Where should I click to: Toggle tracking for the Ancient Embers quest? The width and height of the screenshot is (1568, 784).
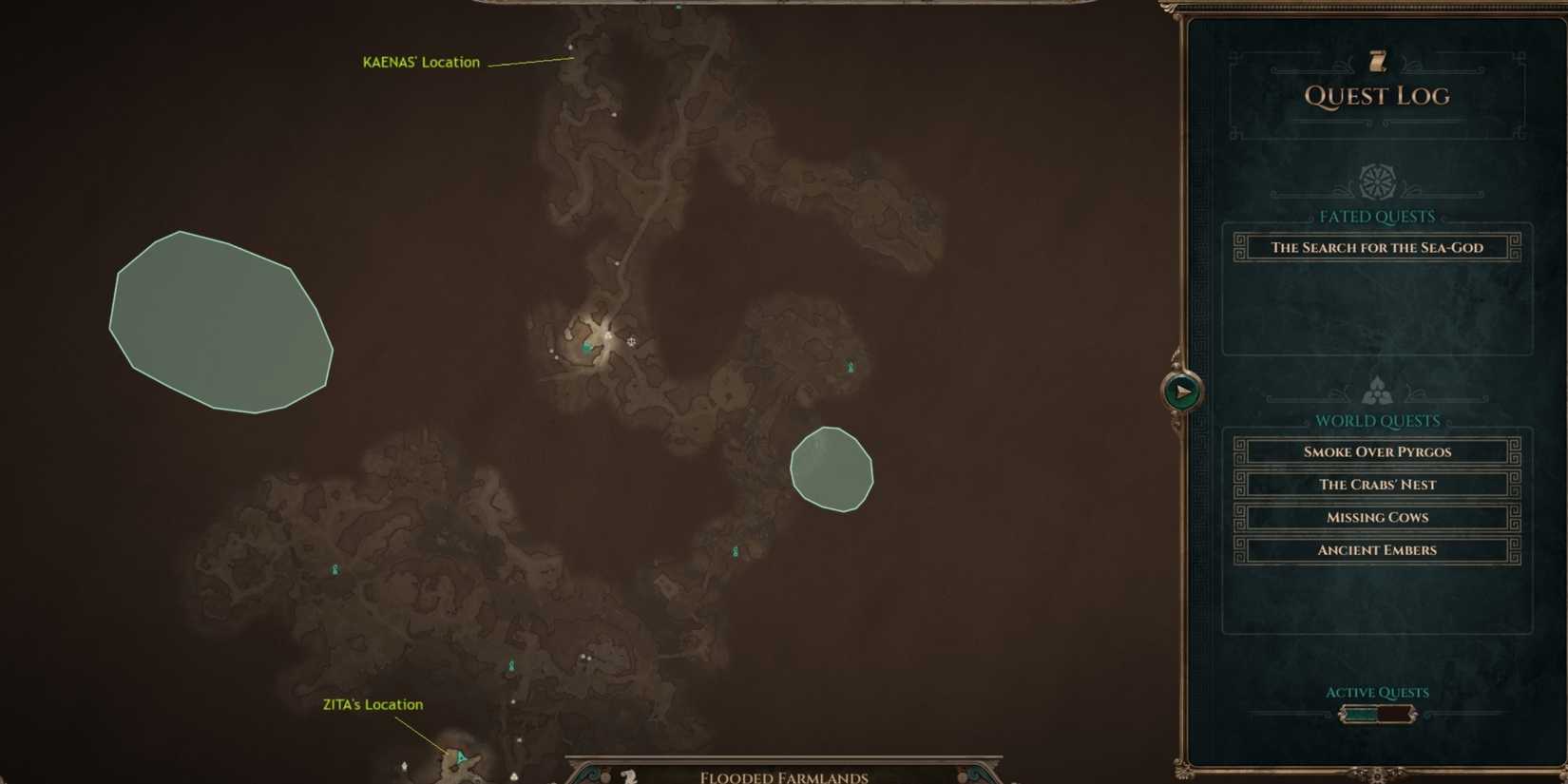1376,549
